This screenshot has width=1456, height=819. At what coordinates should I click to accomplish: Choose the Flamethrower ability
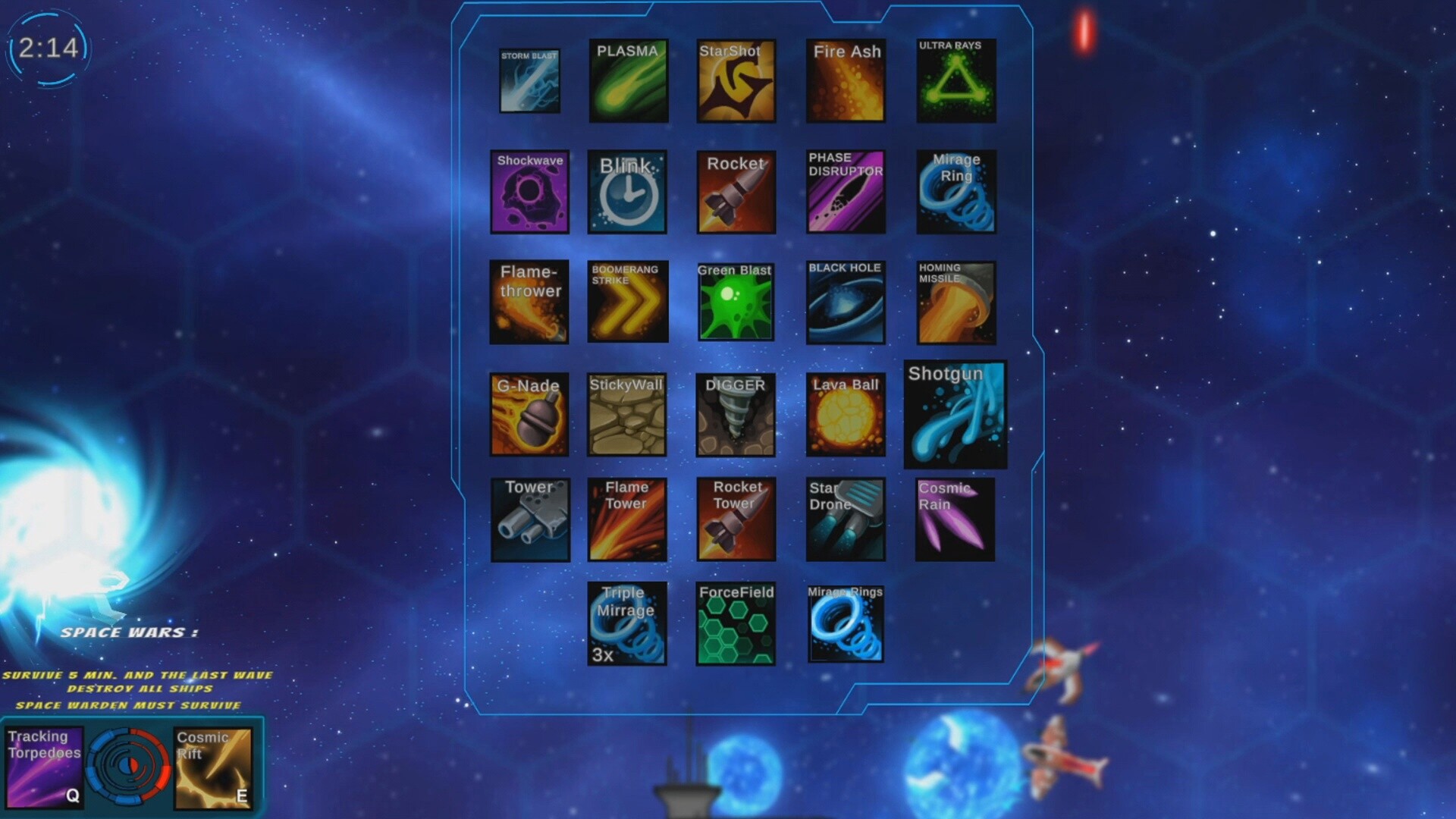529,300
